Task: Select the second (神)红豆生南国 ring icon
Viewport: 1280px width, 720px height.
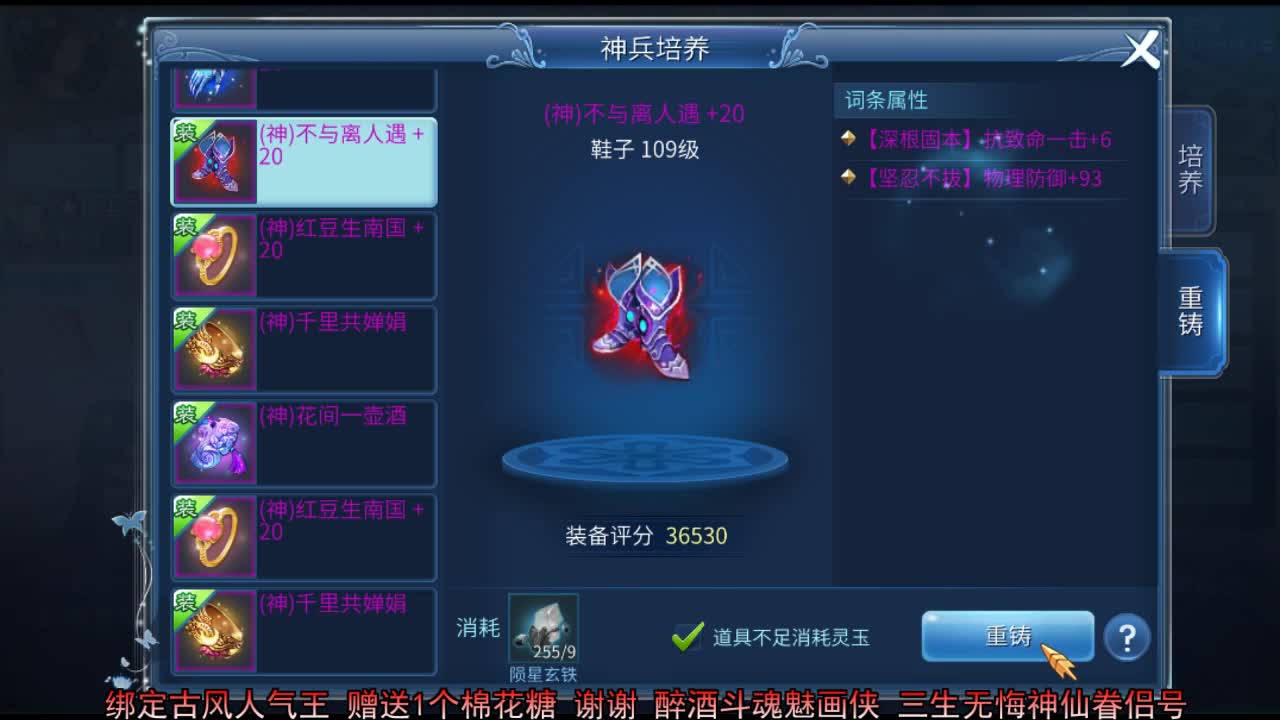Action: tap(215, 536)
